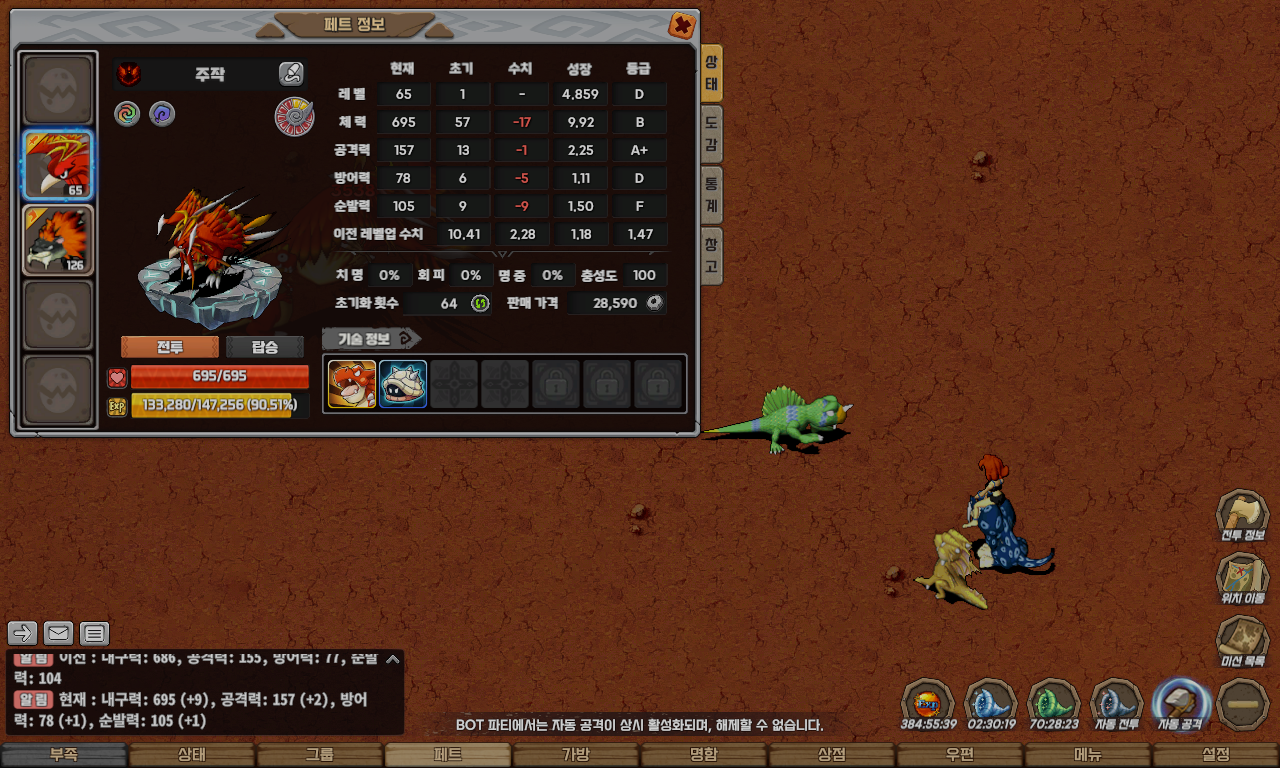This screenshot has height=768, width=1280.
Task: Open the 통계 side tab
Action: click(711, 195)
